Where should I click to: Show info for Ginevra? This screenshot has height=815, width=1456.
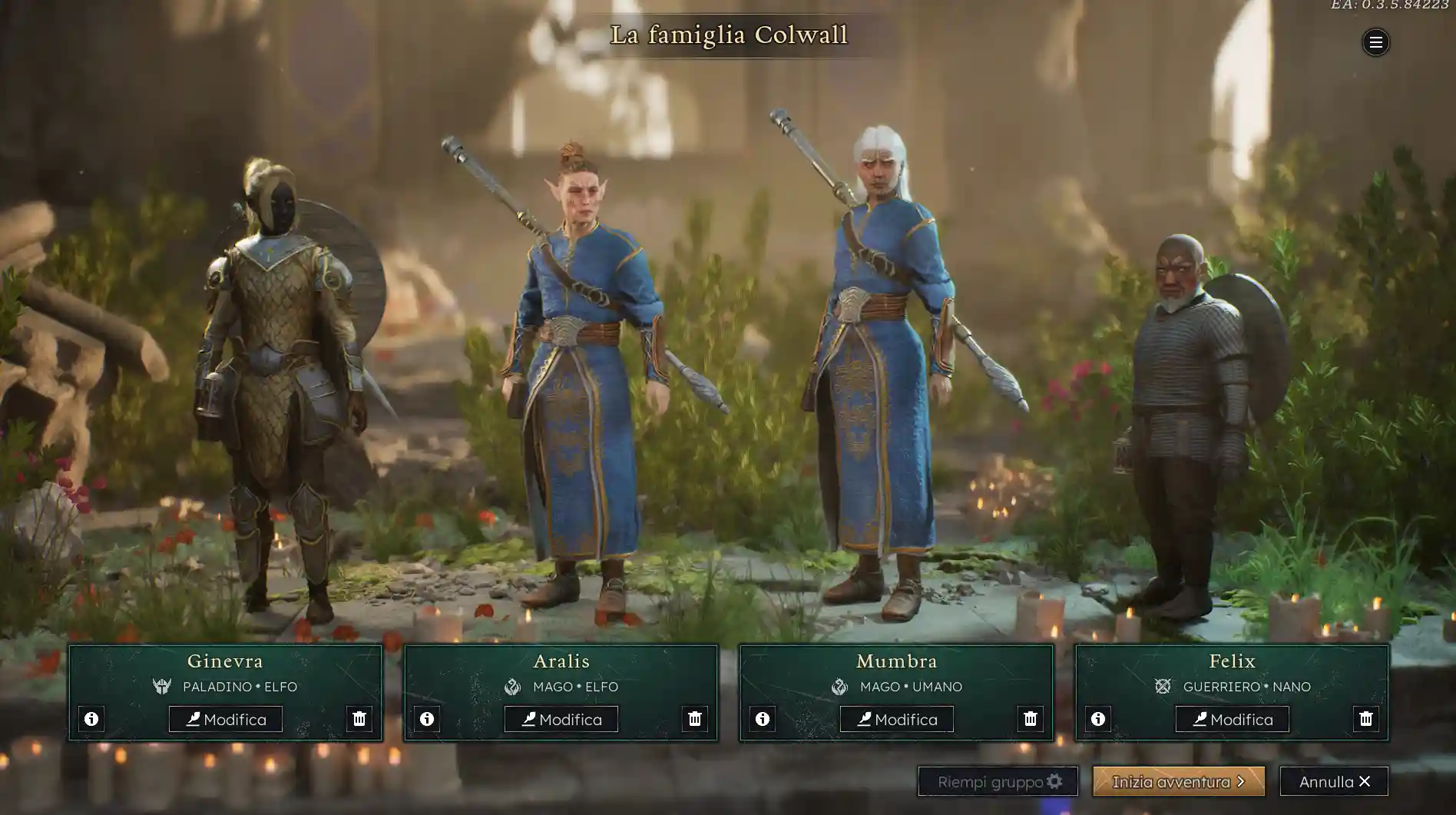[x=91, y=719]
